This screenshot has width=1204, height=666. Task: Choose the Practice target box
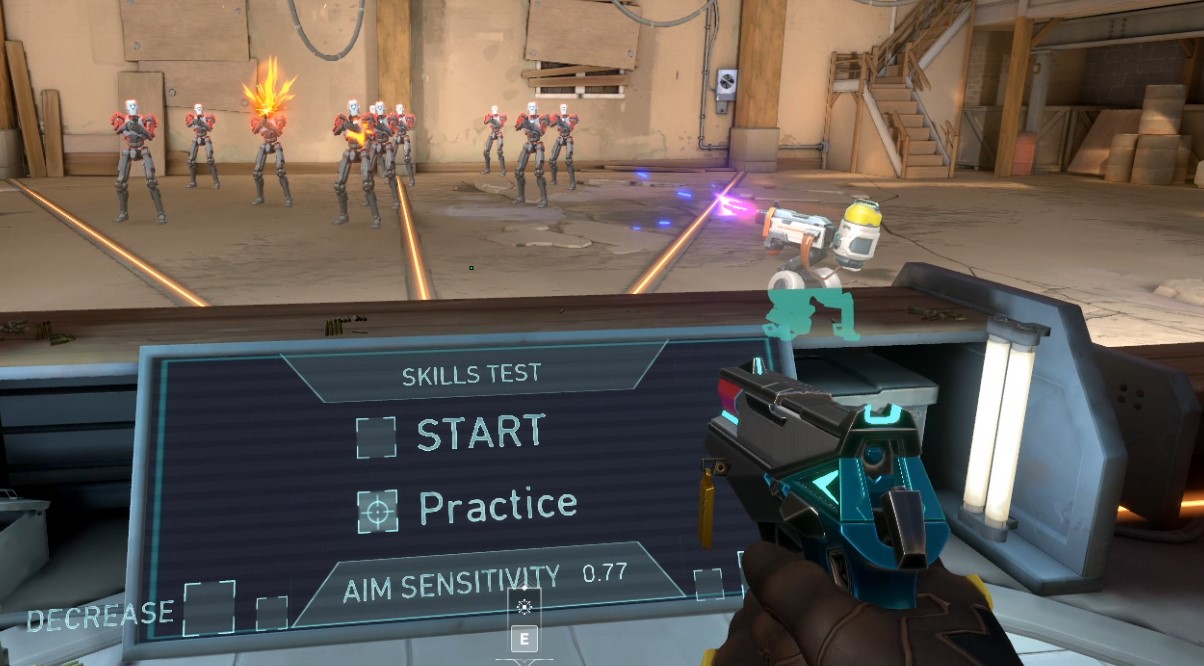tap(377, 511)
